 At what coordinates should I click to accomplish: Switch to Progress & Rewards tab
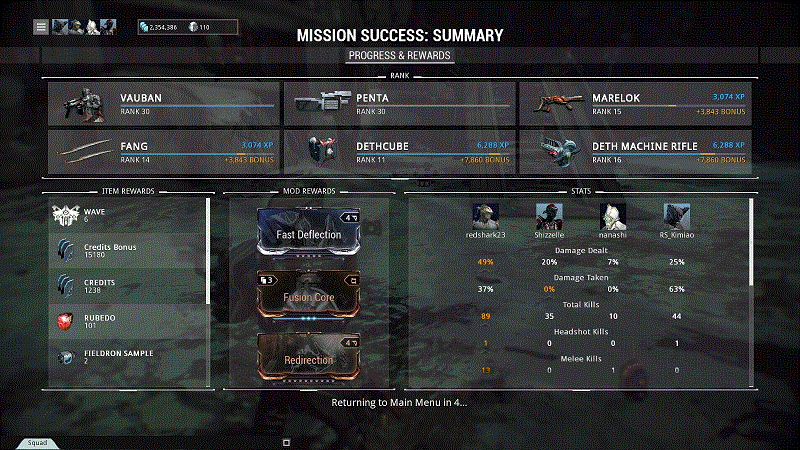click(x=399, y=56)
